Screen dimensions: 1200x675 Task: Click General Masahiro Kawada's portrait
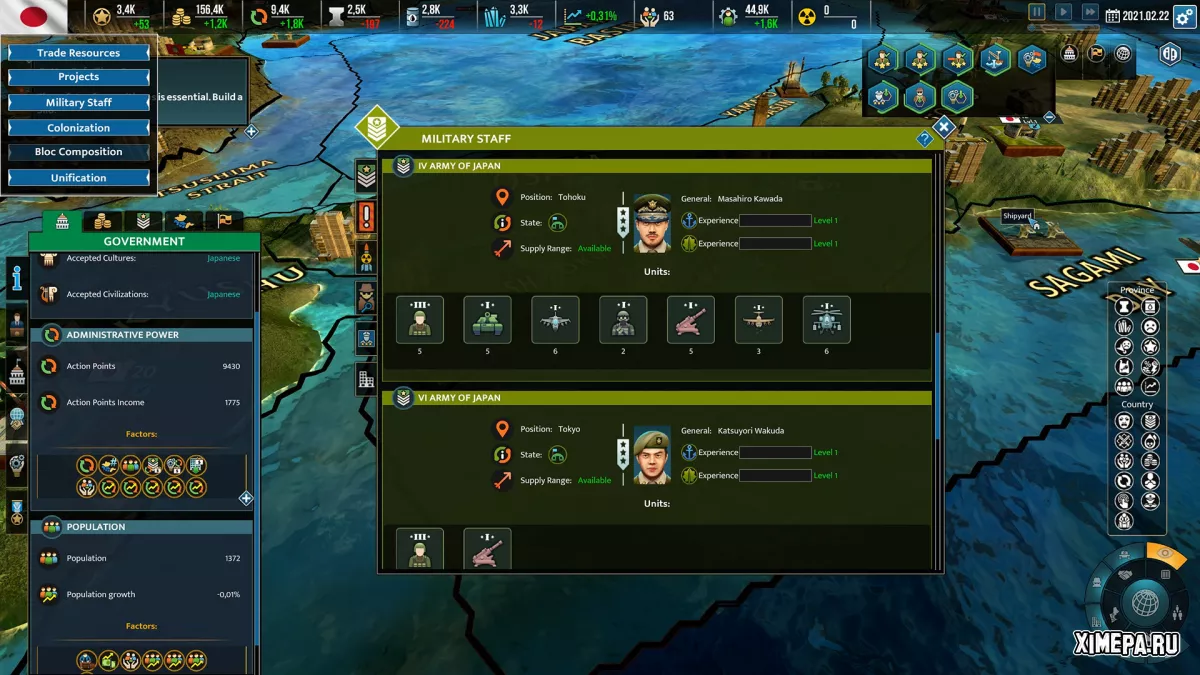652,223
